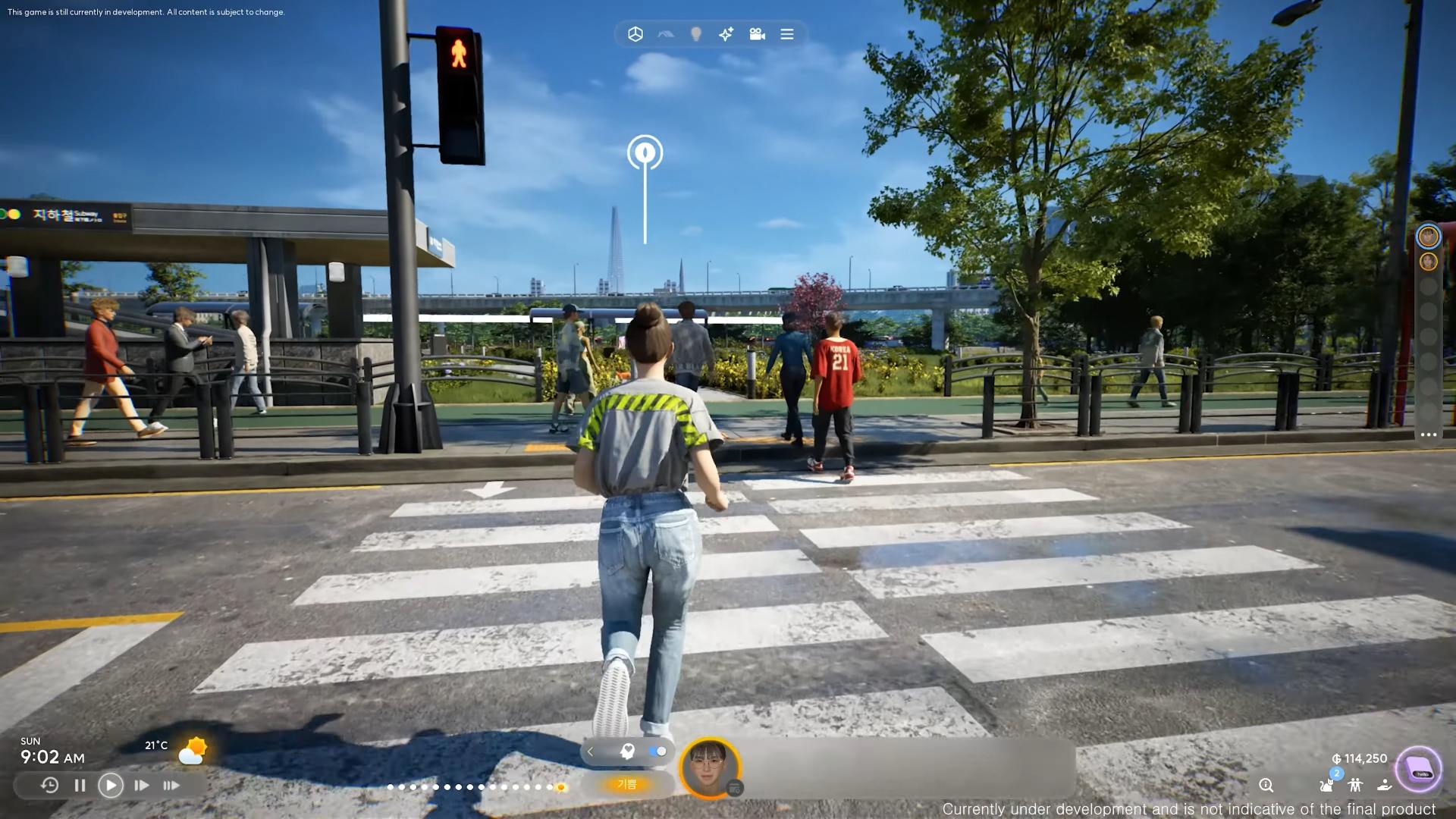Open the purple smartphone button
The image size is (1456, 819).
pyautogui.click(x=1419, y=770)
